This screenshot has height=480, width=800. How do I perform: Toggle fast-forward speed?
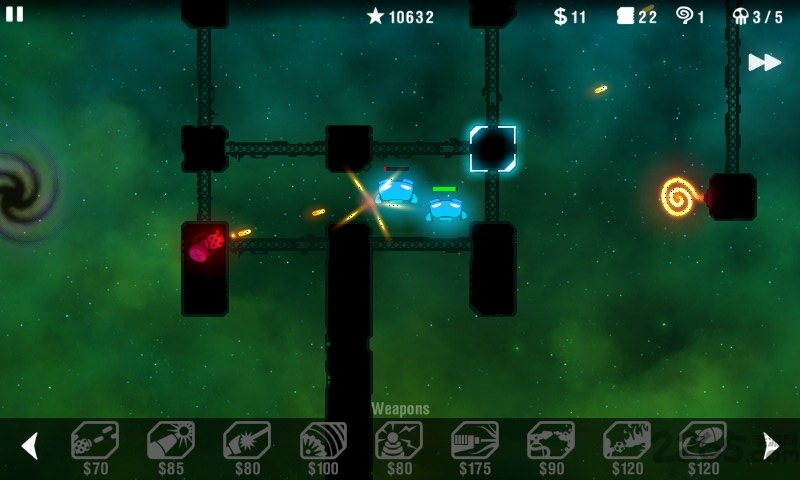765,62
